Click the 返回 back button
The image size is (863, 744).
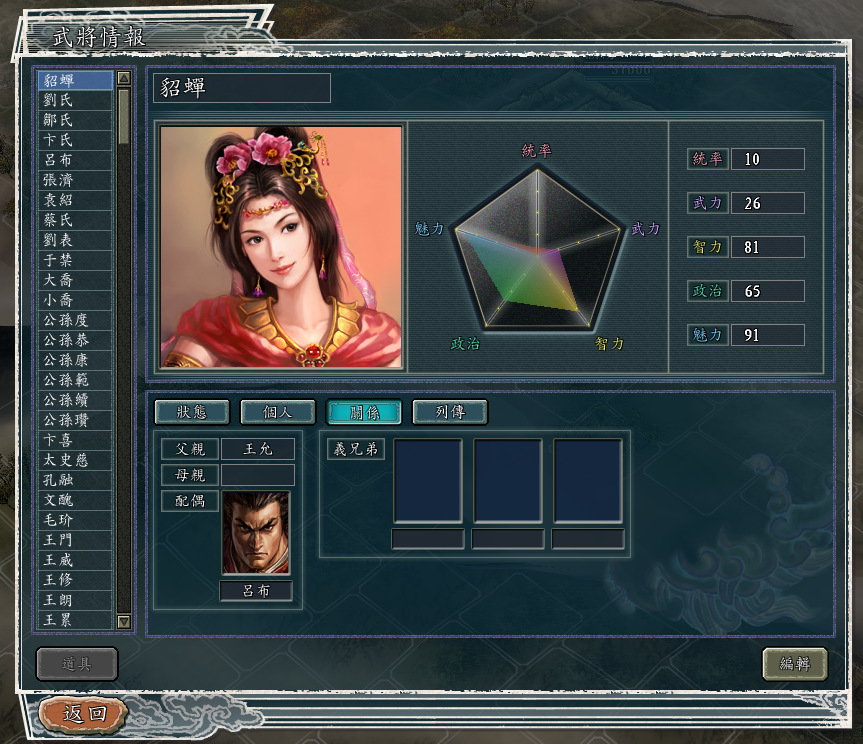click(84, 714)
